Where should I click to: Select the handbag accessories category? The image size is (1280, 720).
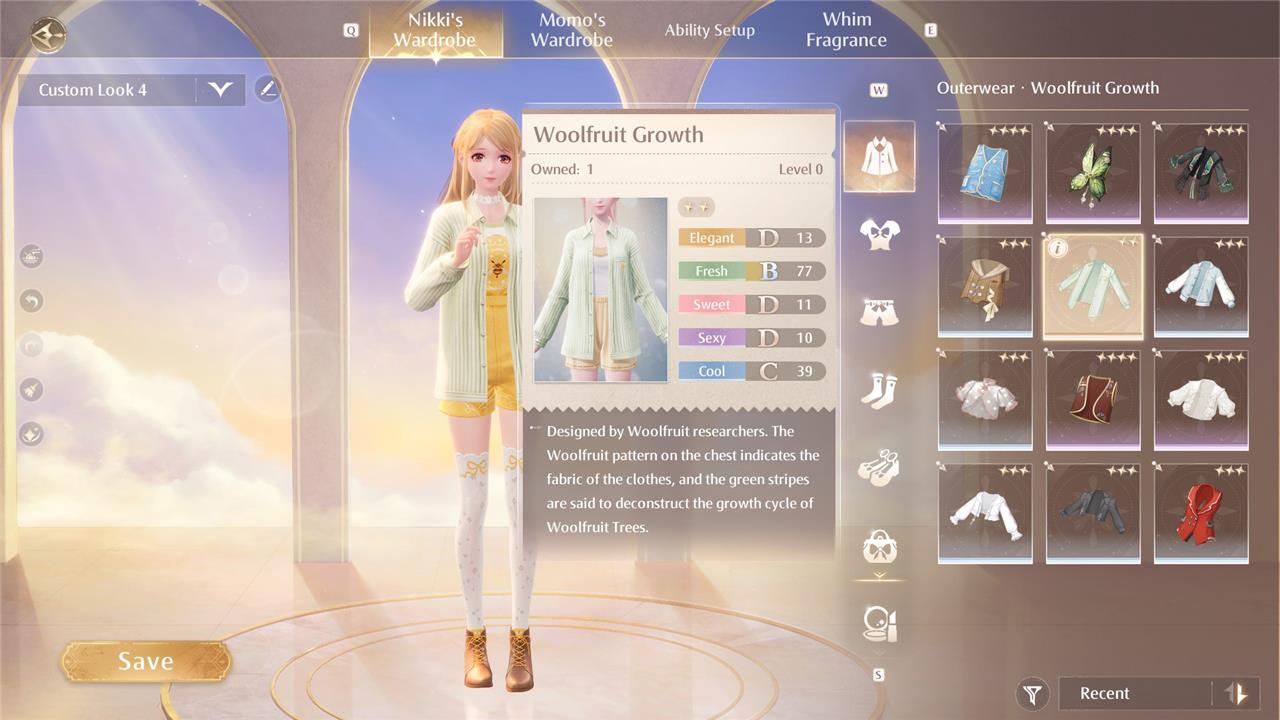pos(879,547)
